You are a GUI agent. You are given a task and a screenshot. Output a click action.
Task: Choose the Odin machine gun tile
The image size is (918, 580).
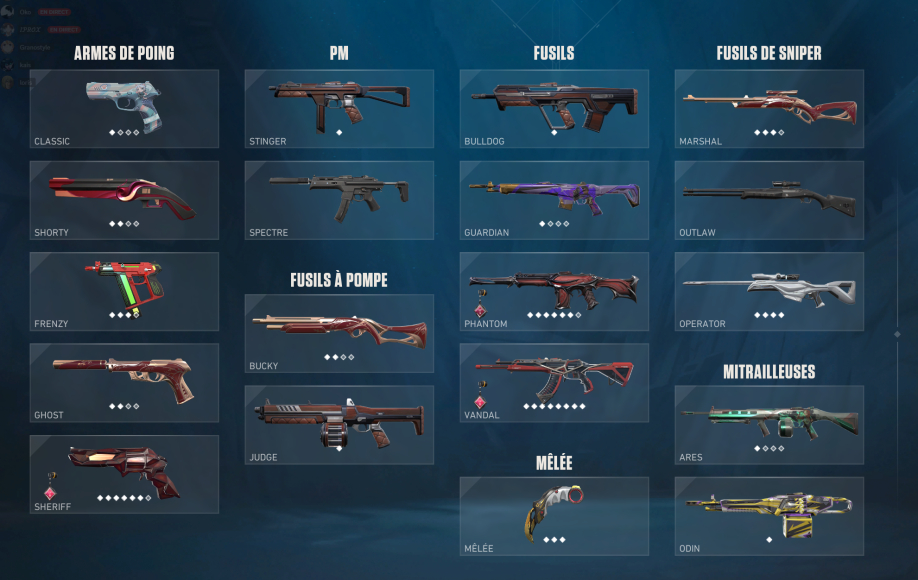pyautogui.click(x=769, y=516)
